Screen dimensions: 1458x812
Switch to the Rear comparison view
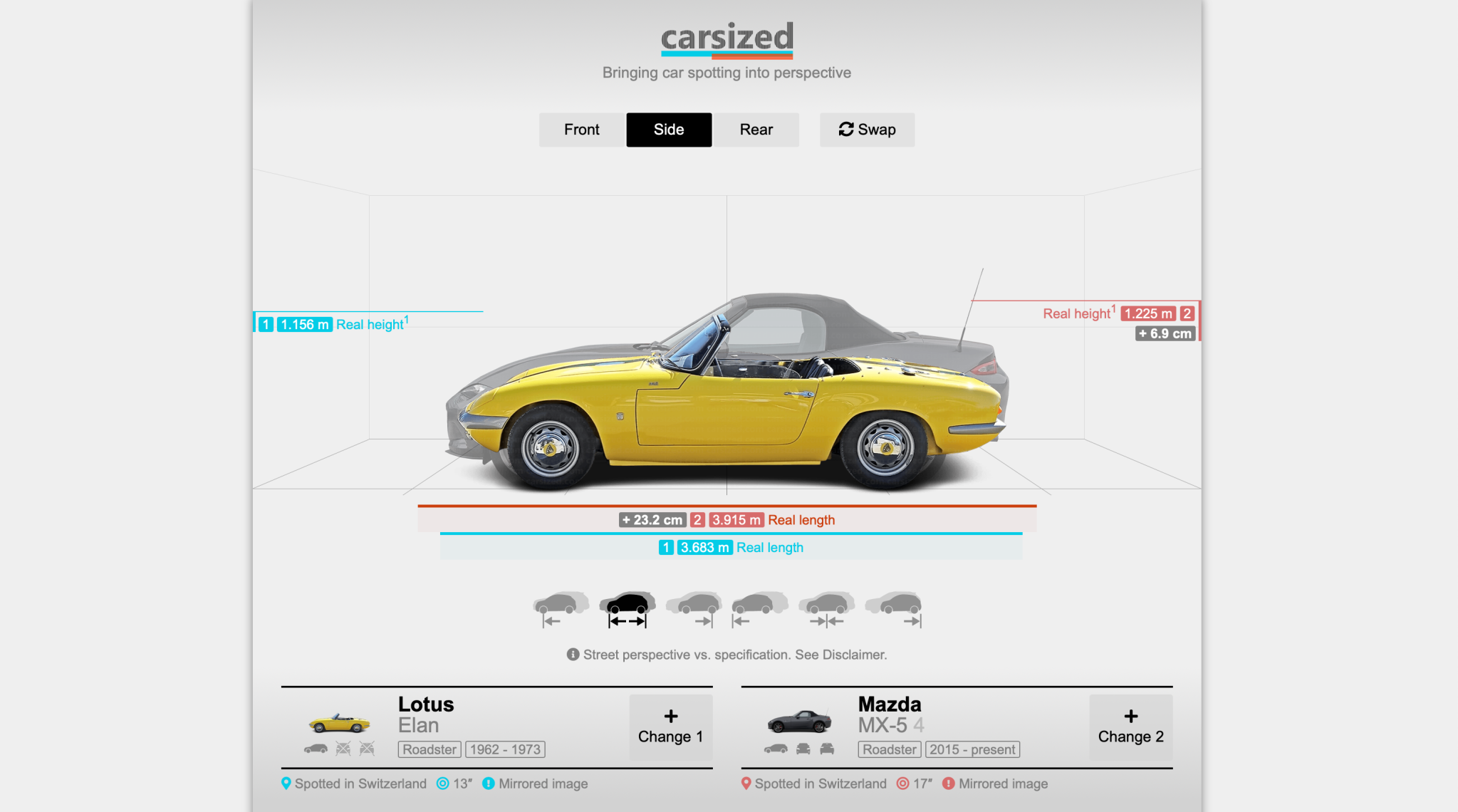pyautogui.click(x=756, y=130)
